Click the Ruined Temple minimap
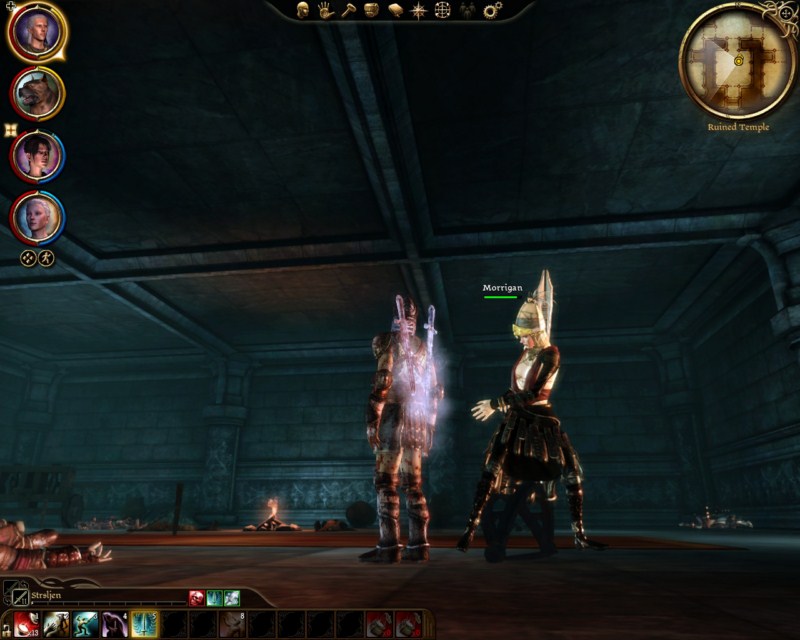 pyautogui.click(x=738, y=60)
